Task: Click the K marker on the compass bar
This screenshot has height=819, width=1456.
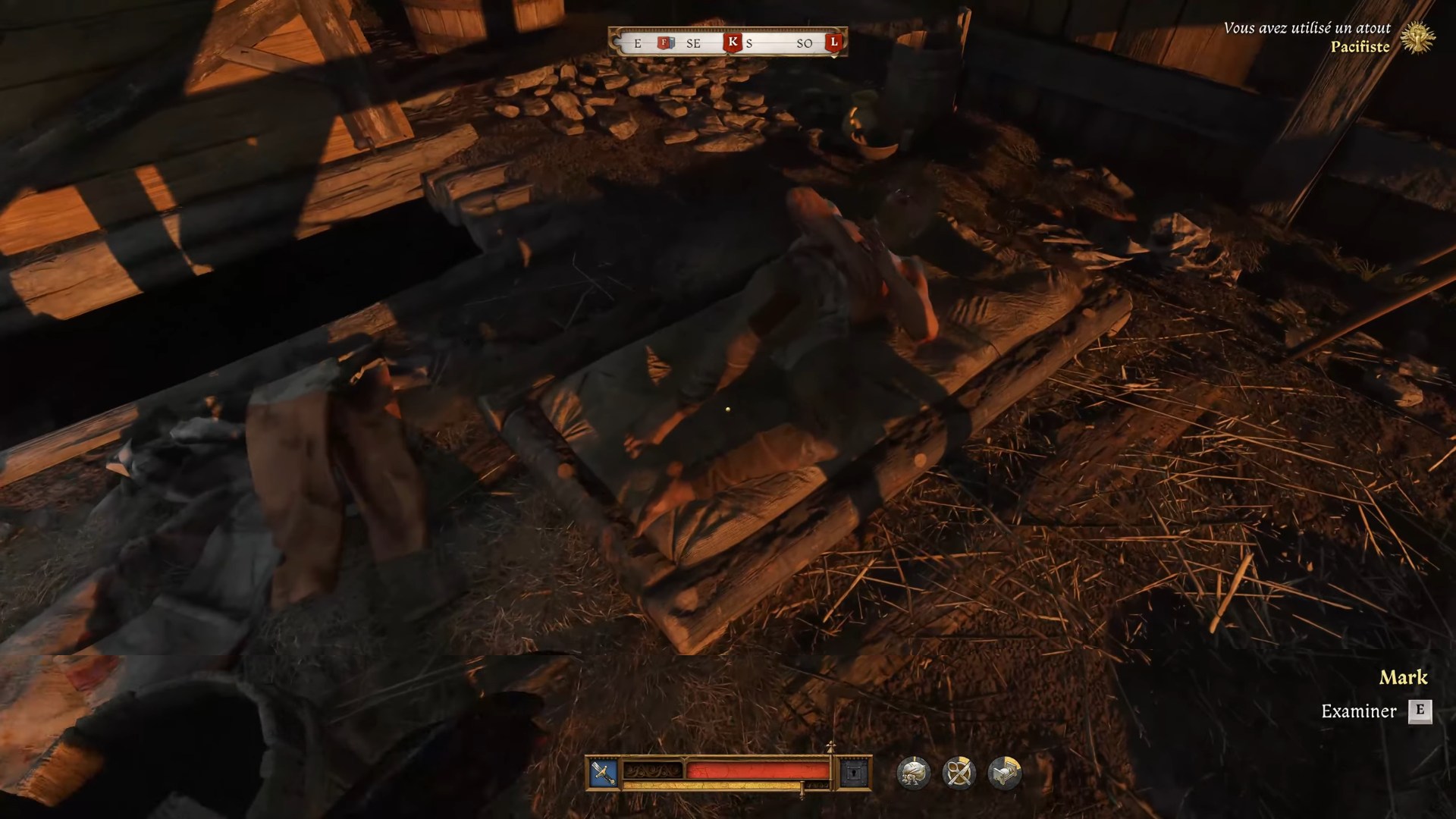Action: [x=733, y=42]
